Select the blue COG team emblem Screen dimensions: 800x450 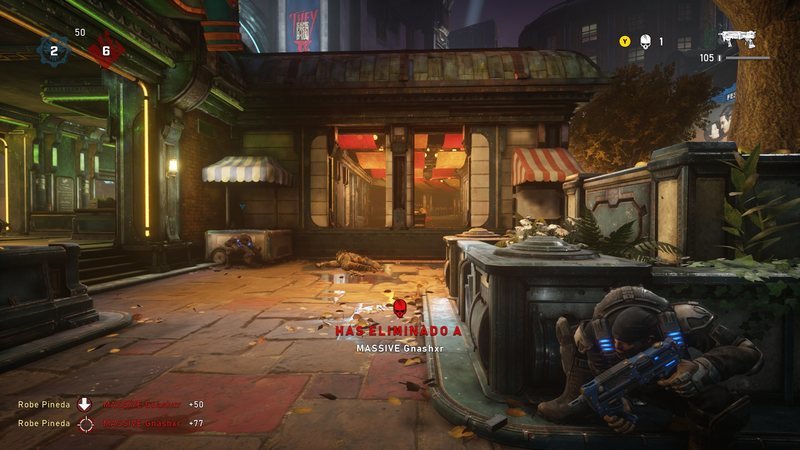point(54,50)
